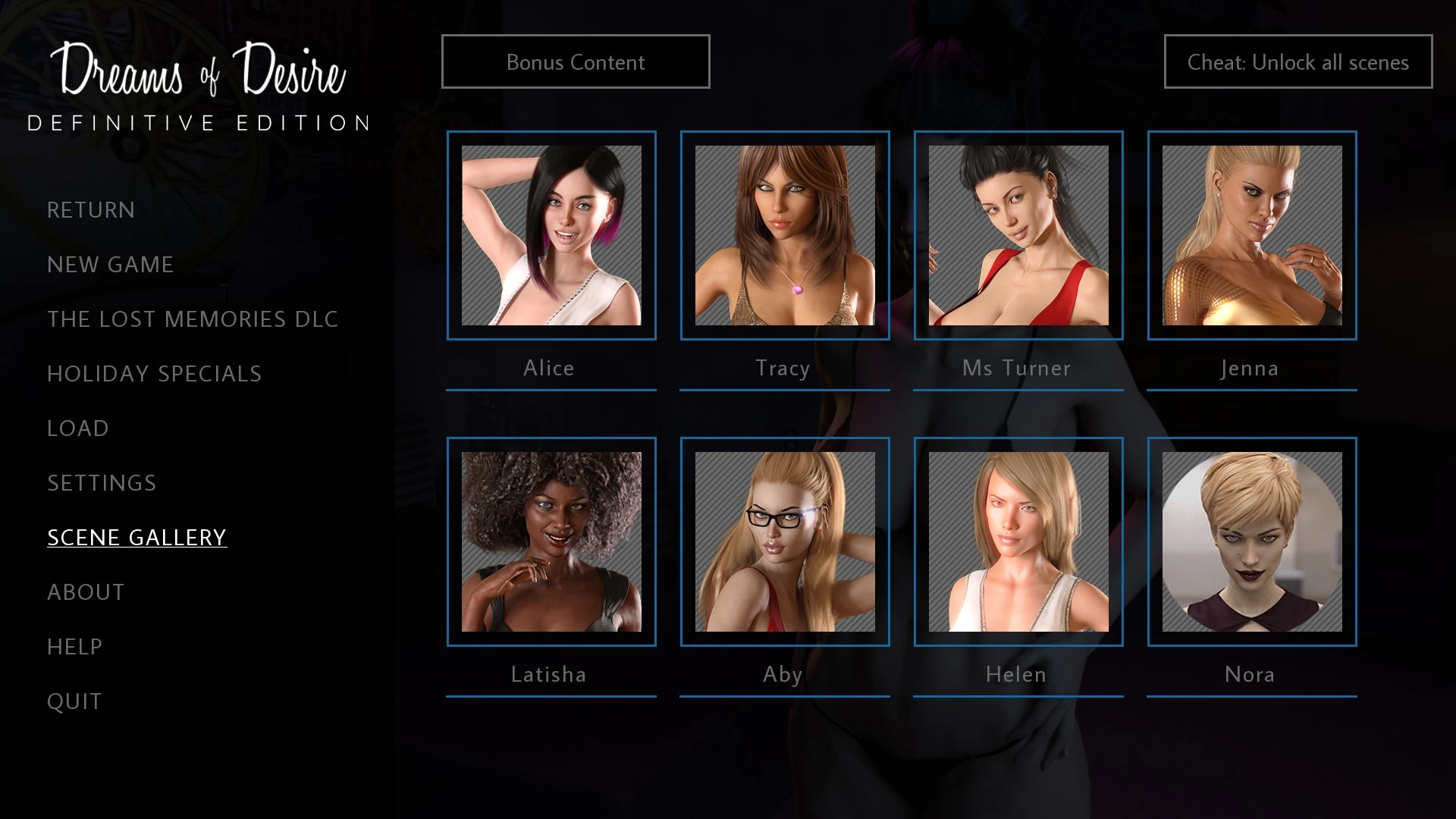The image size is (1456, 819).
Task: Open the Bonus Content section
Action: tap(576, 62)
